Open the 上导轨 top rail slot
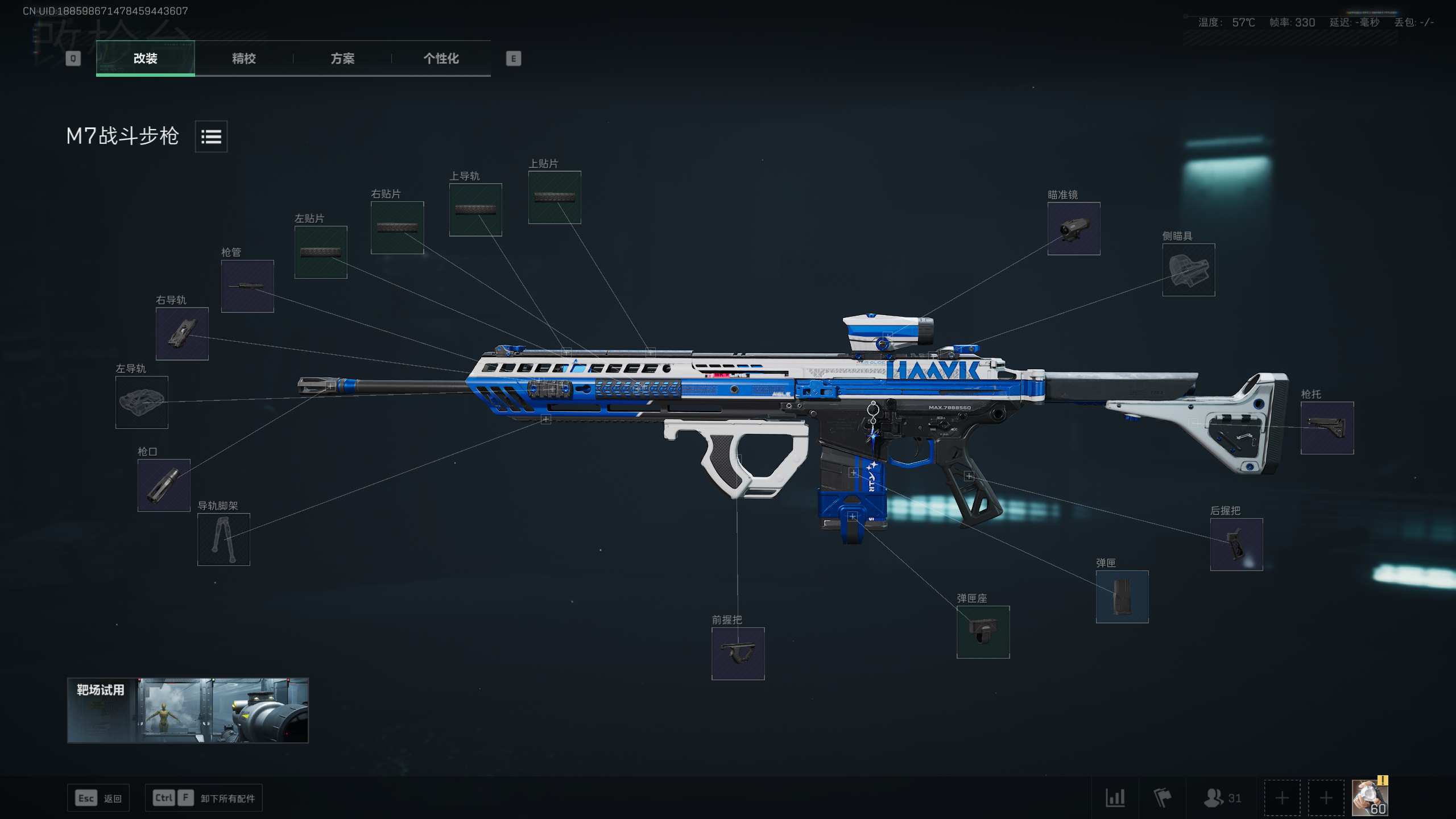This screenshot has width=1456, height=819. point(475,209)
